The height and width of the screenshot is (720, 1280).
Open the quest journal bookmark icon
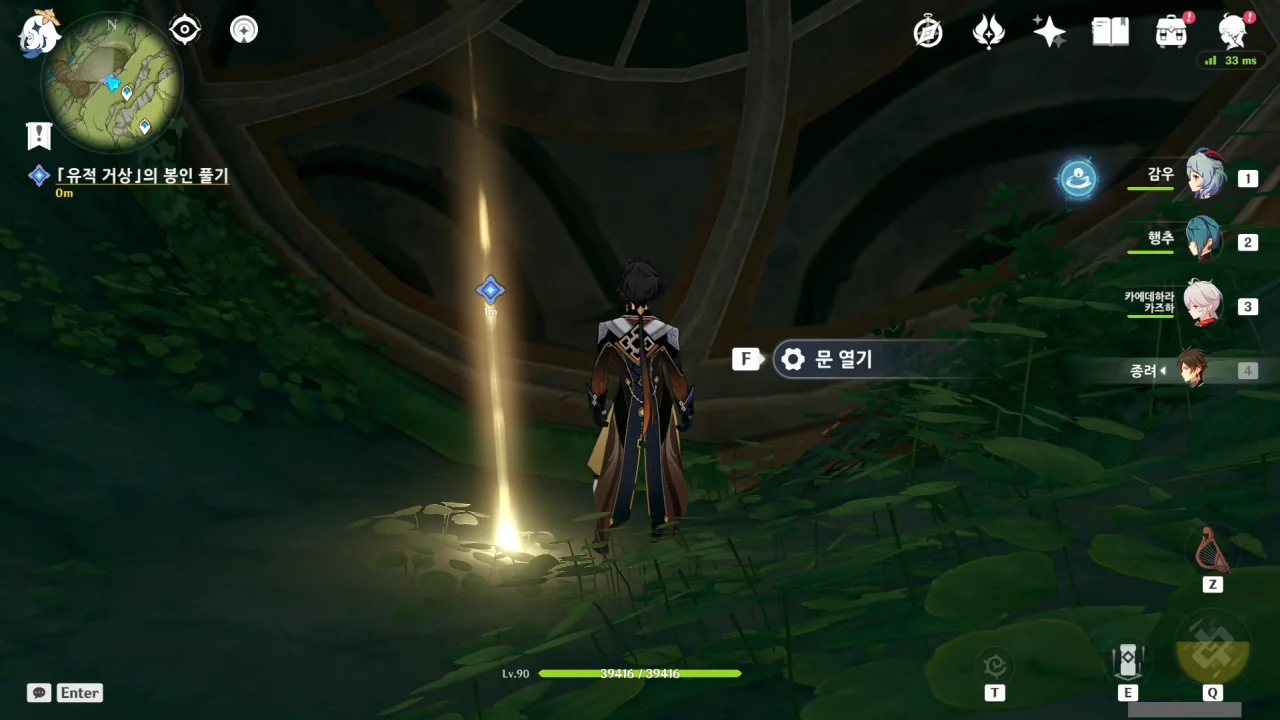[39, 136]
